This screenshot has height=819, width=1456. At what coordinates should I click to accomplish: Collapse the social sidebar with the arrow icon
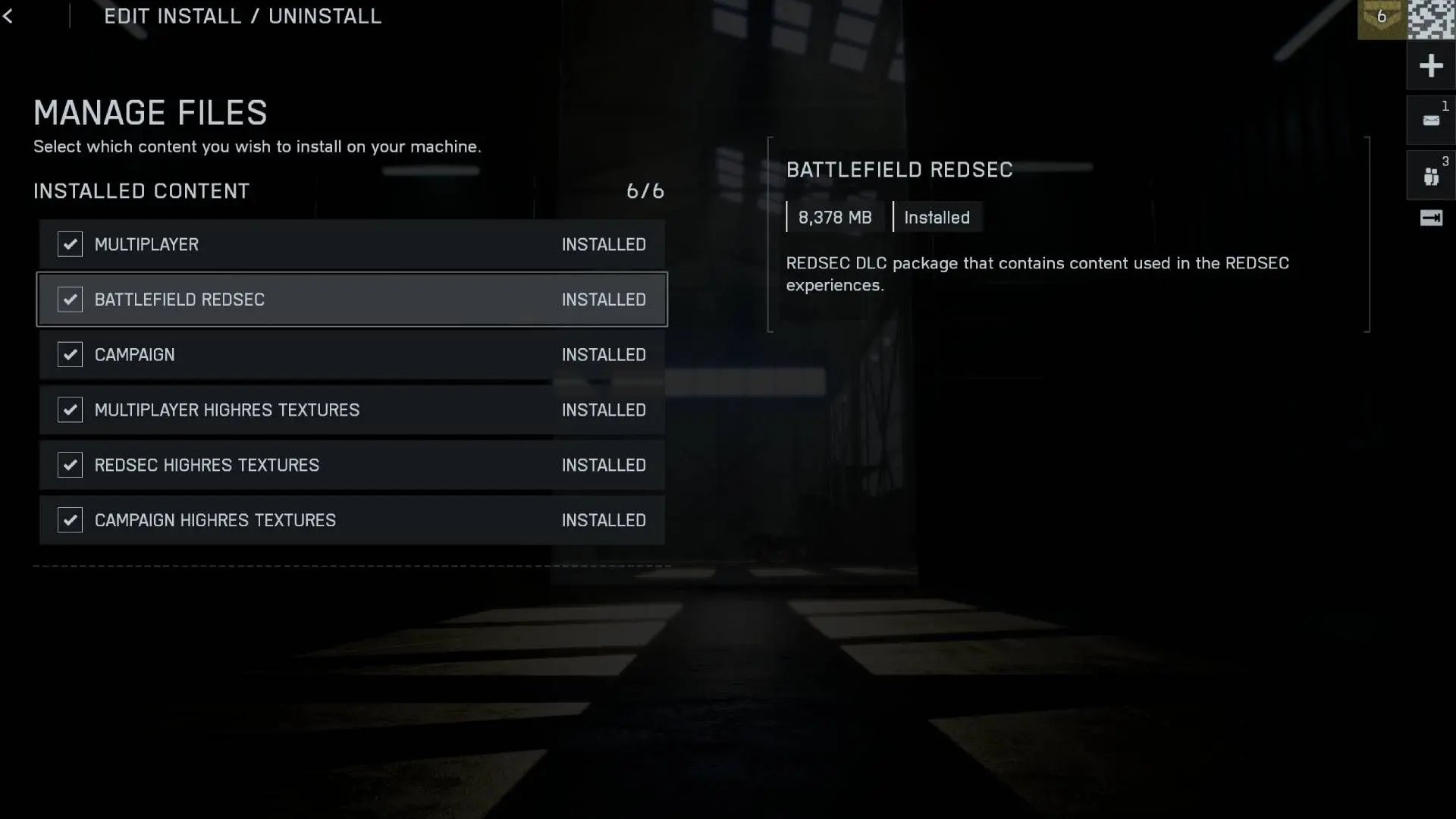coord(1432,218)
